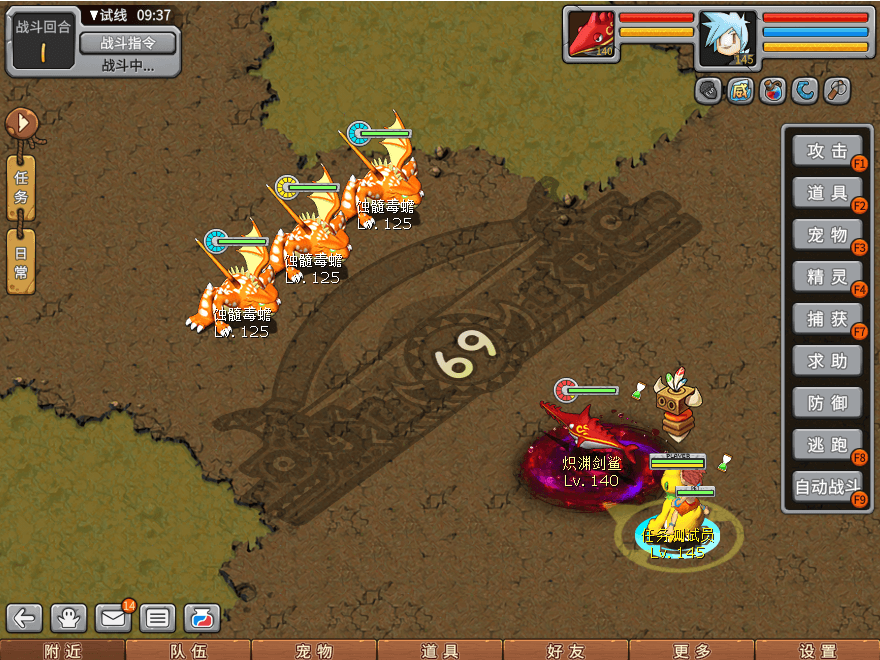Choose the 攻击 (Attack) command
The width and height of the screenshot is (880, 660).
[x=826, y=151]
